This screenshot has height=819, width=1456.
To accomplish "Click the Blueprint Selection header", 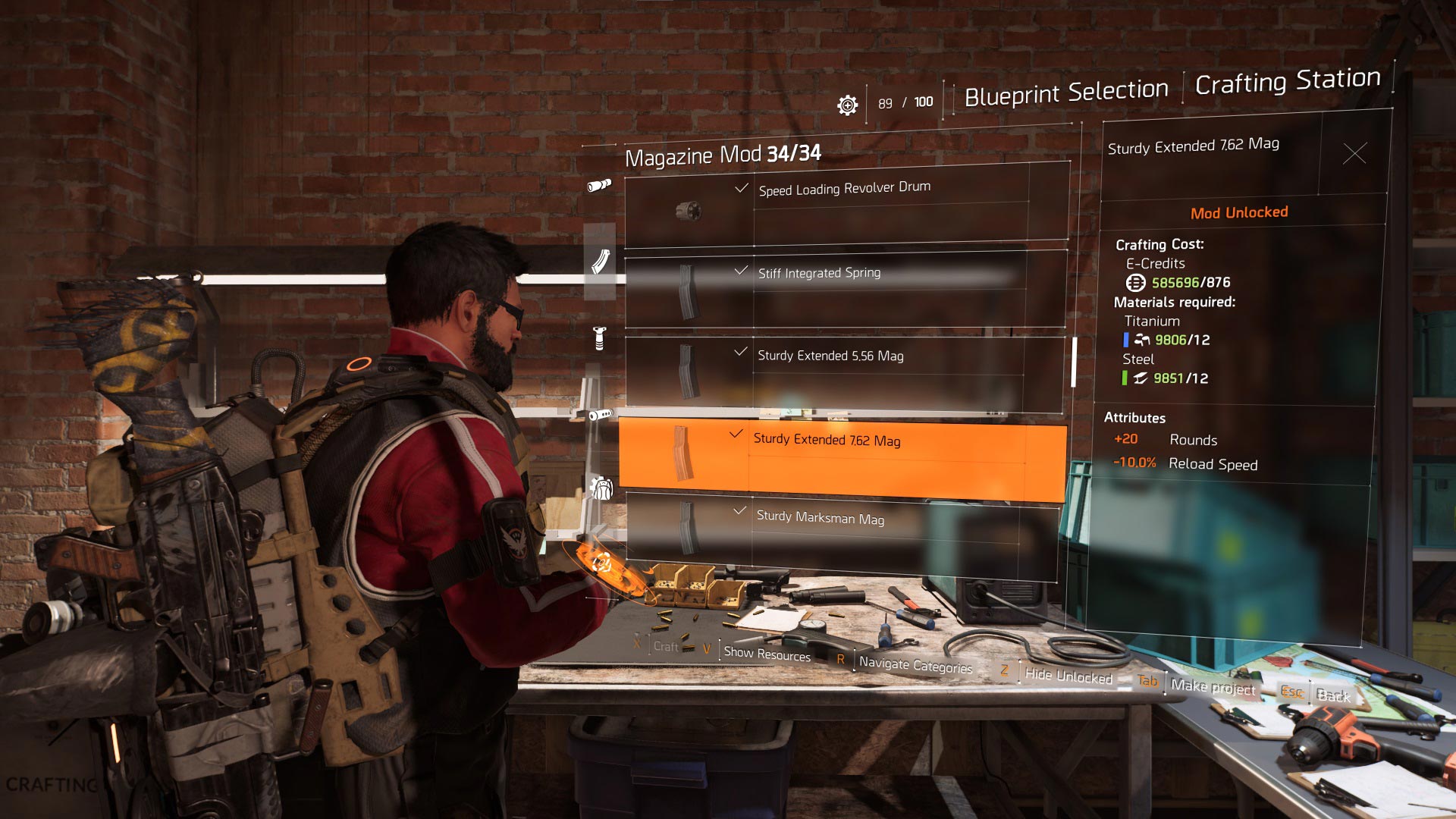I will click(x=1065, y=93).
